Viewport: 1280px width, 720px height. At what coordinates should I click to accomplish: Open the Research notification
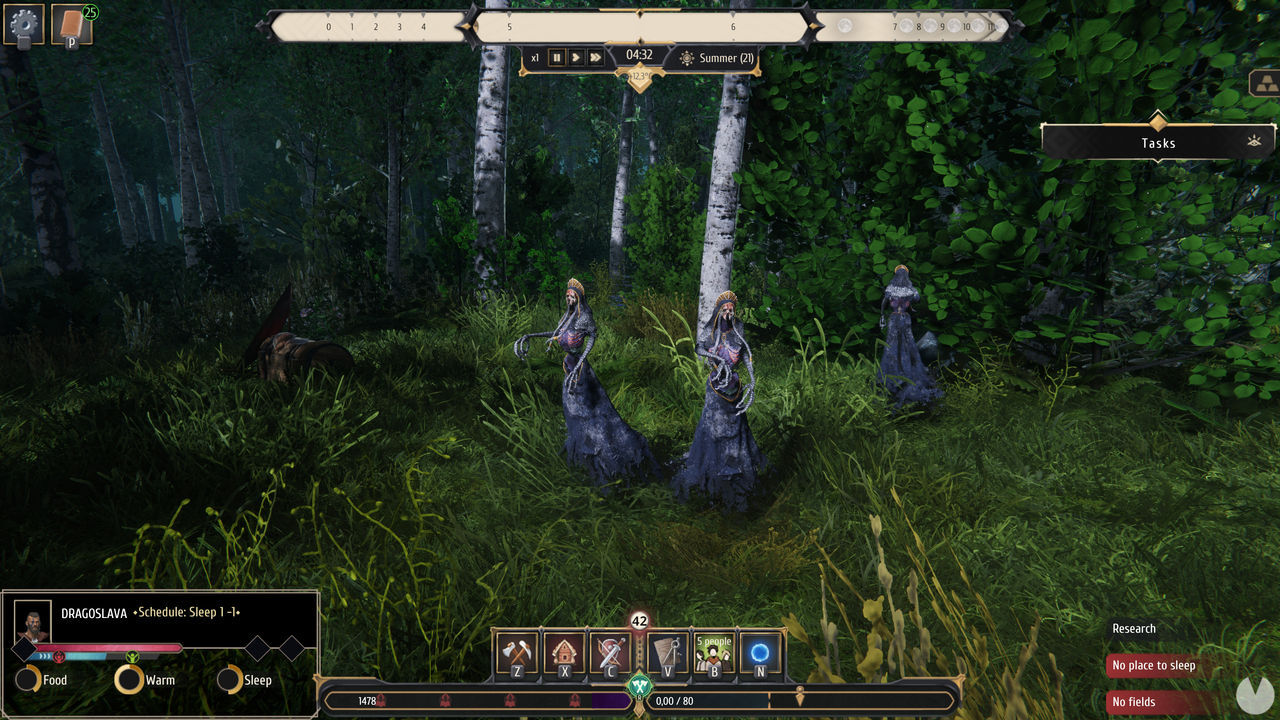[x=1134, y=628]
